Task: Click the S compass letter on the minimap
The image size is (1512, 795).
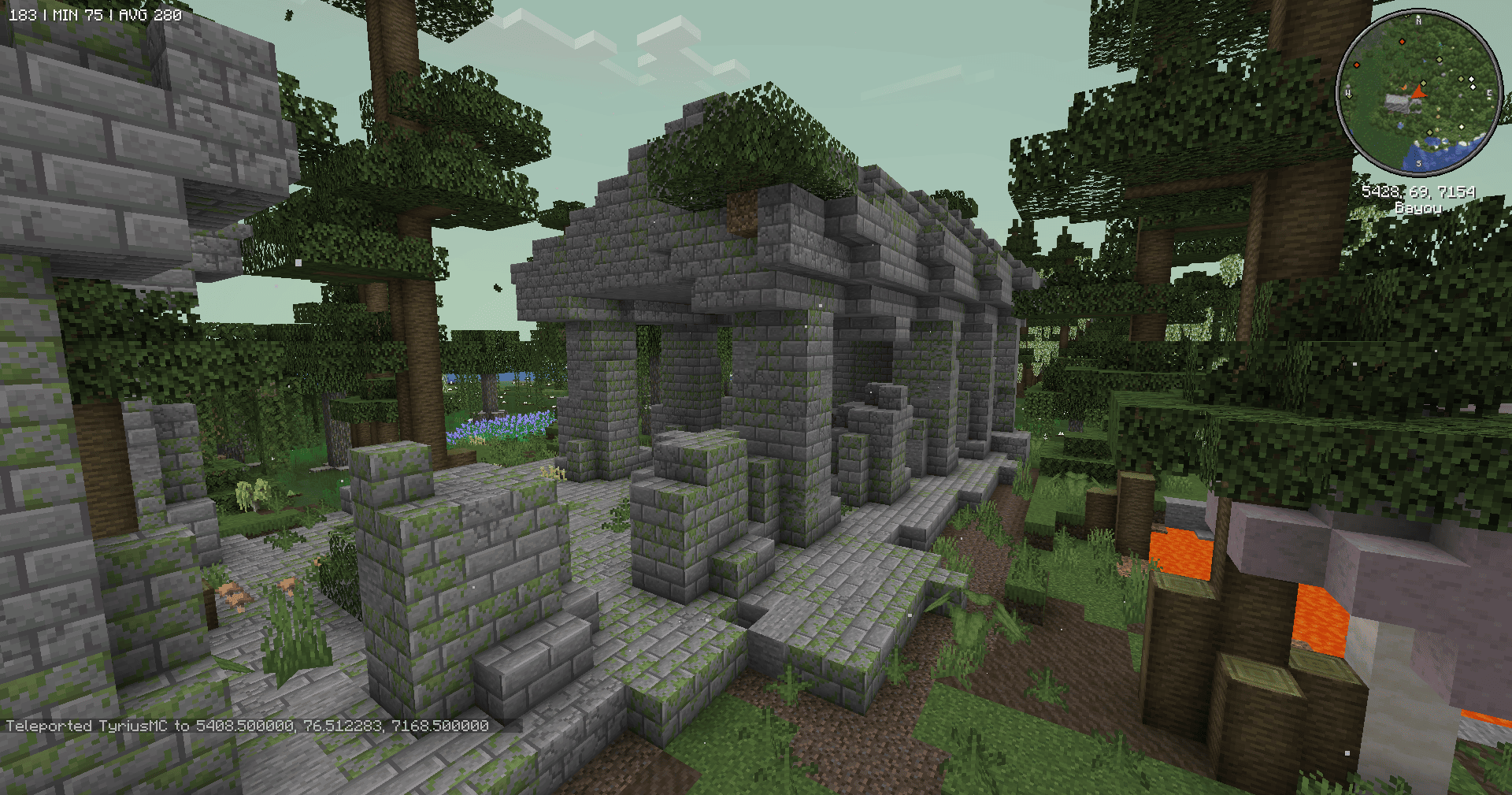Action: click(1419, 163)
